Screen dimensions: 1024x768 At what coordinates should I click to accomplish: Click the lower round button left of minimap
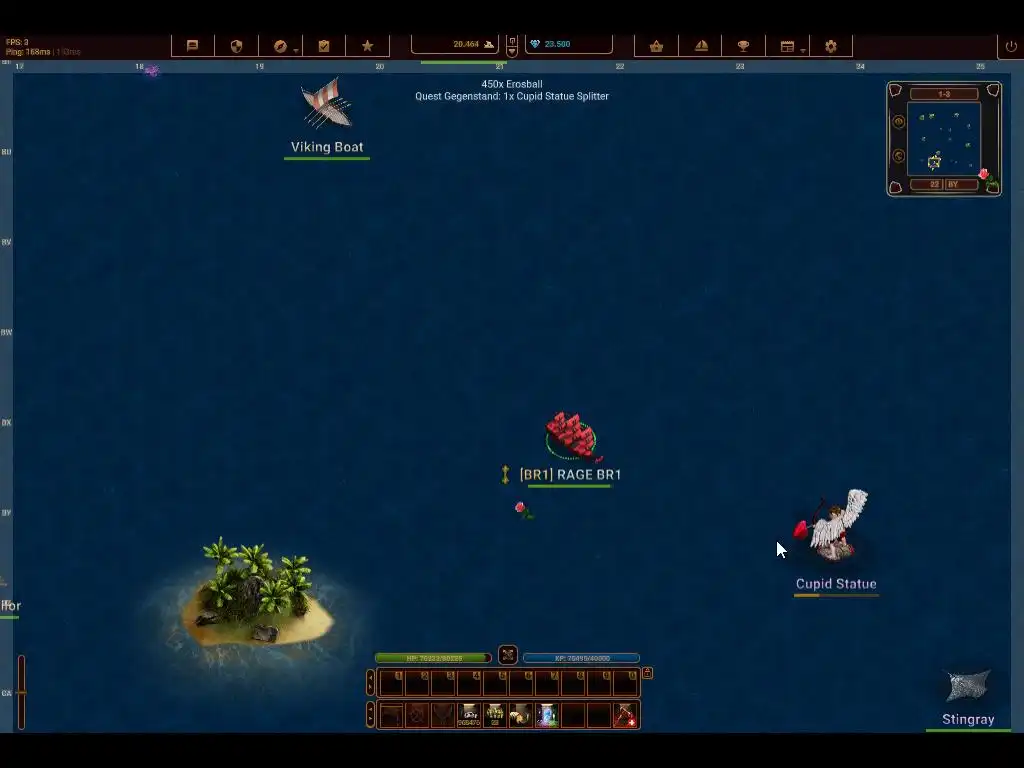(898, 156)
